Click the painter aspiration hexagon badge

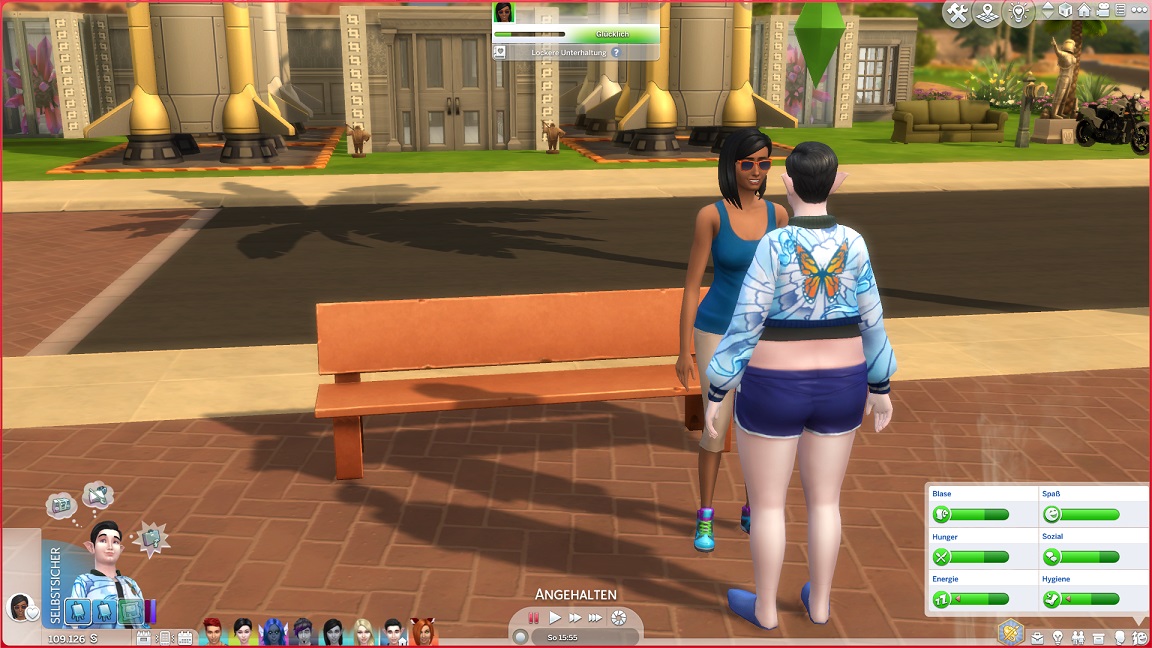click(x=1011, y=631)
